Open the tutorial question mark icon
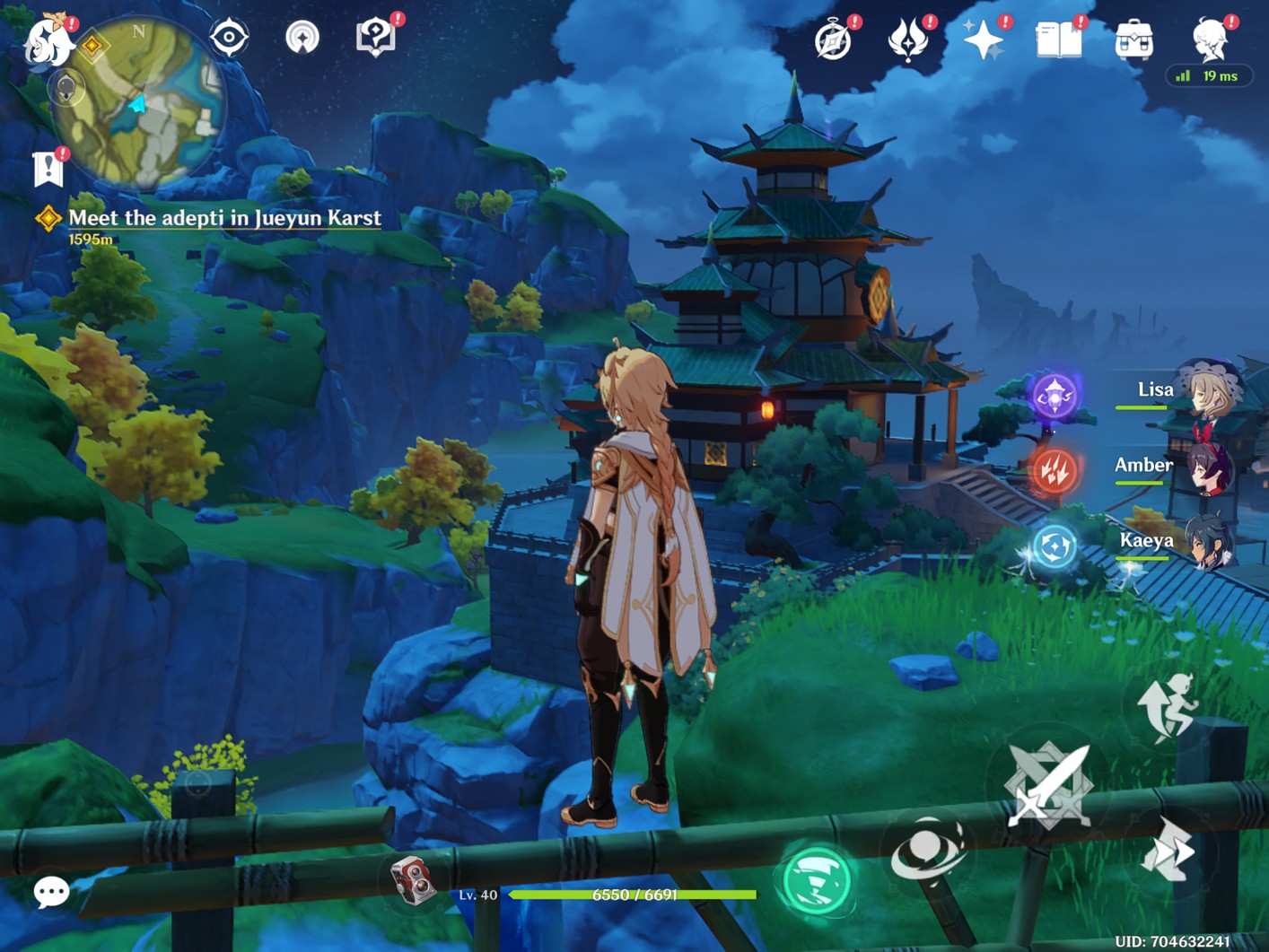Screen dimensions: 1269x952 coord(376,38)
